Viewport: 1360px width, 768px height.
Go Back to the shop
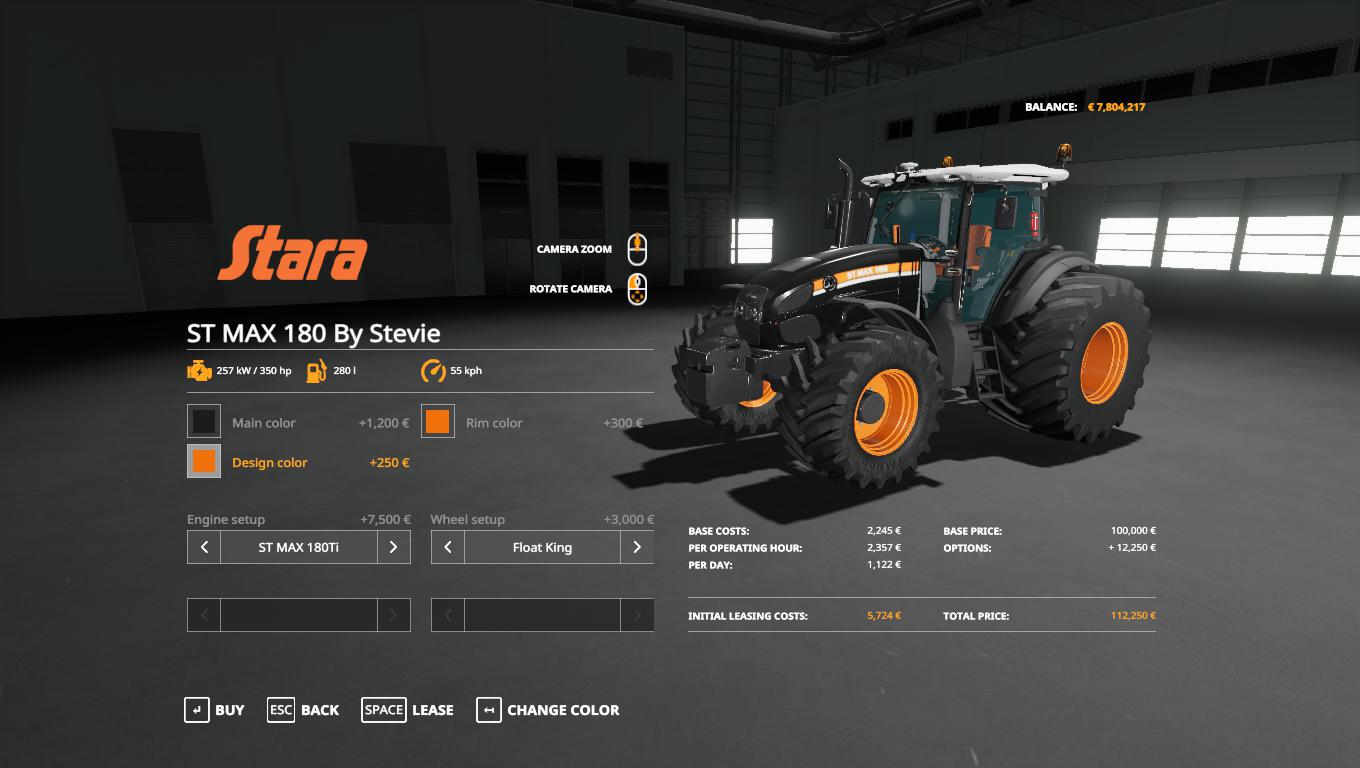303,710
